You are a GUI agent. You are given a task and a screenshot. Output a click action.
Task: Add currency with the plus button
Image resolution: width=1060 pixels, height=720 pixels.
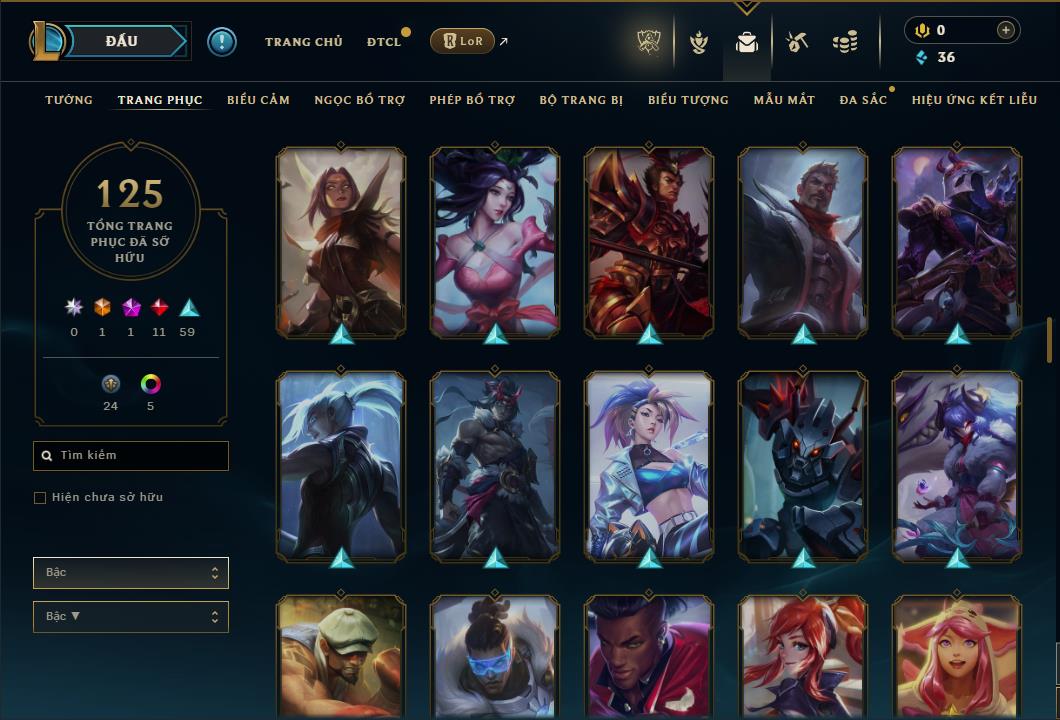click(1005, 30)
